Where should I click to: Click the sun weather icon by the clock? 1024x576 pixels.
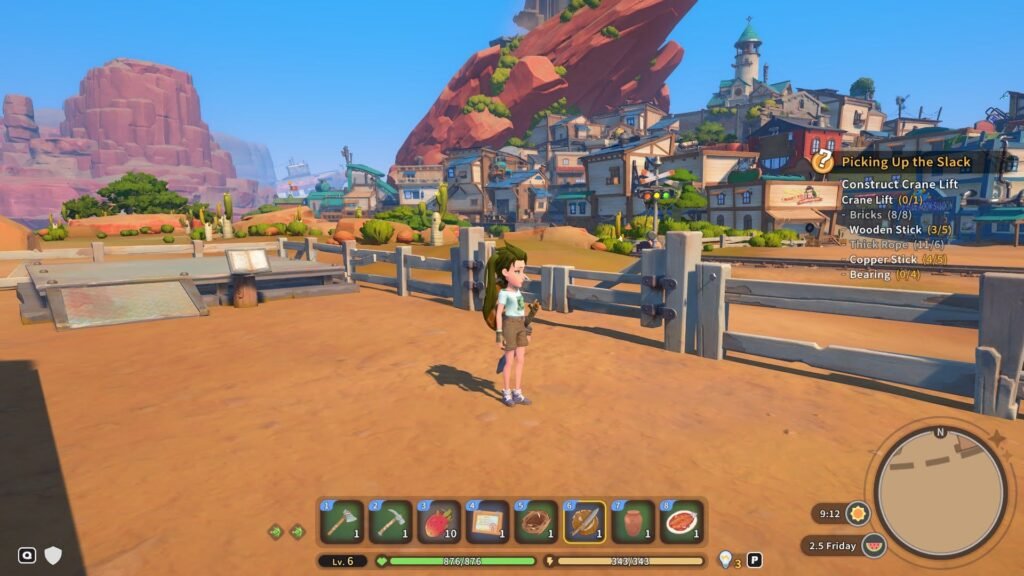857,514
